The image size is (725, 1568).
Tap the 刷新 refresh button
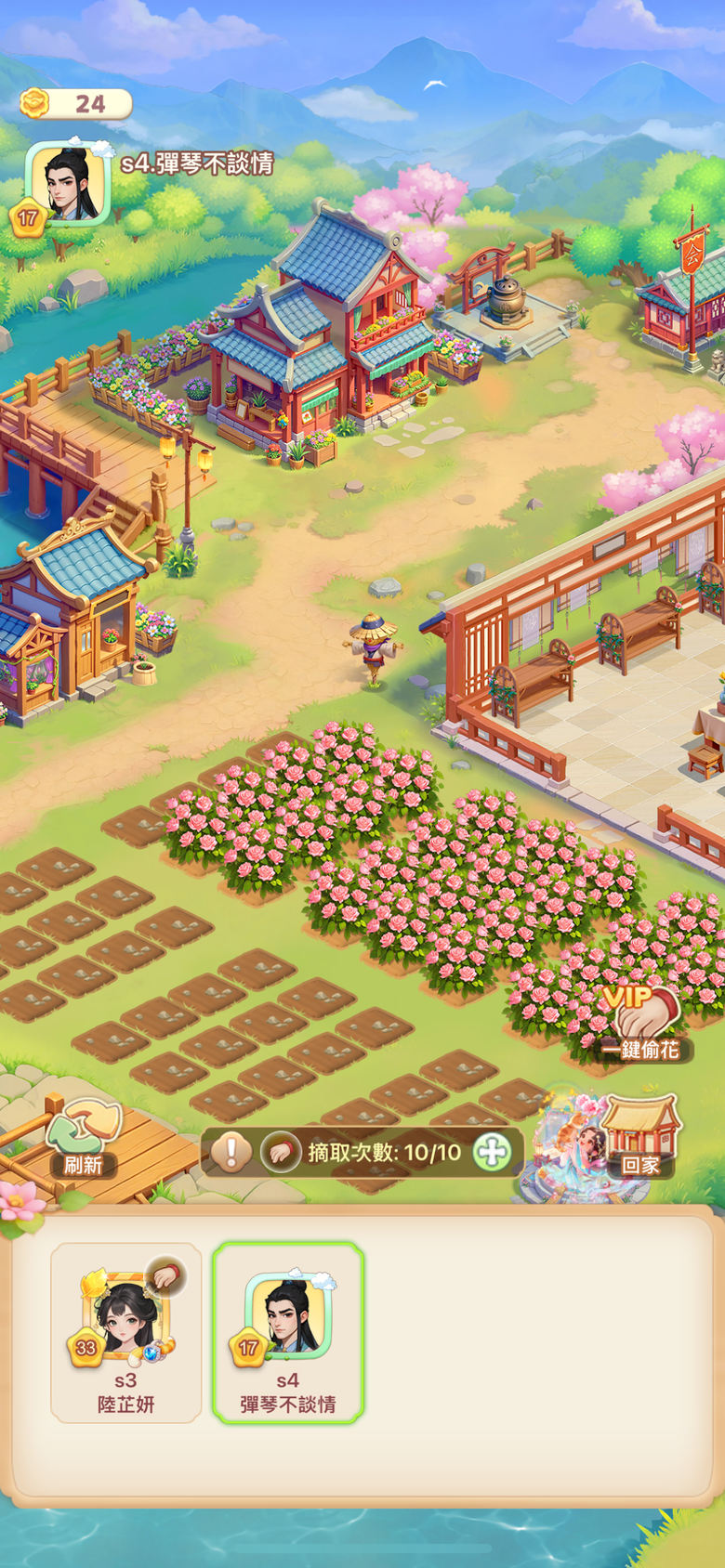(84, 1139)
